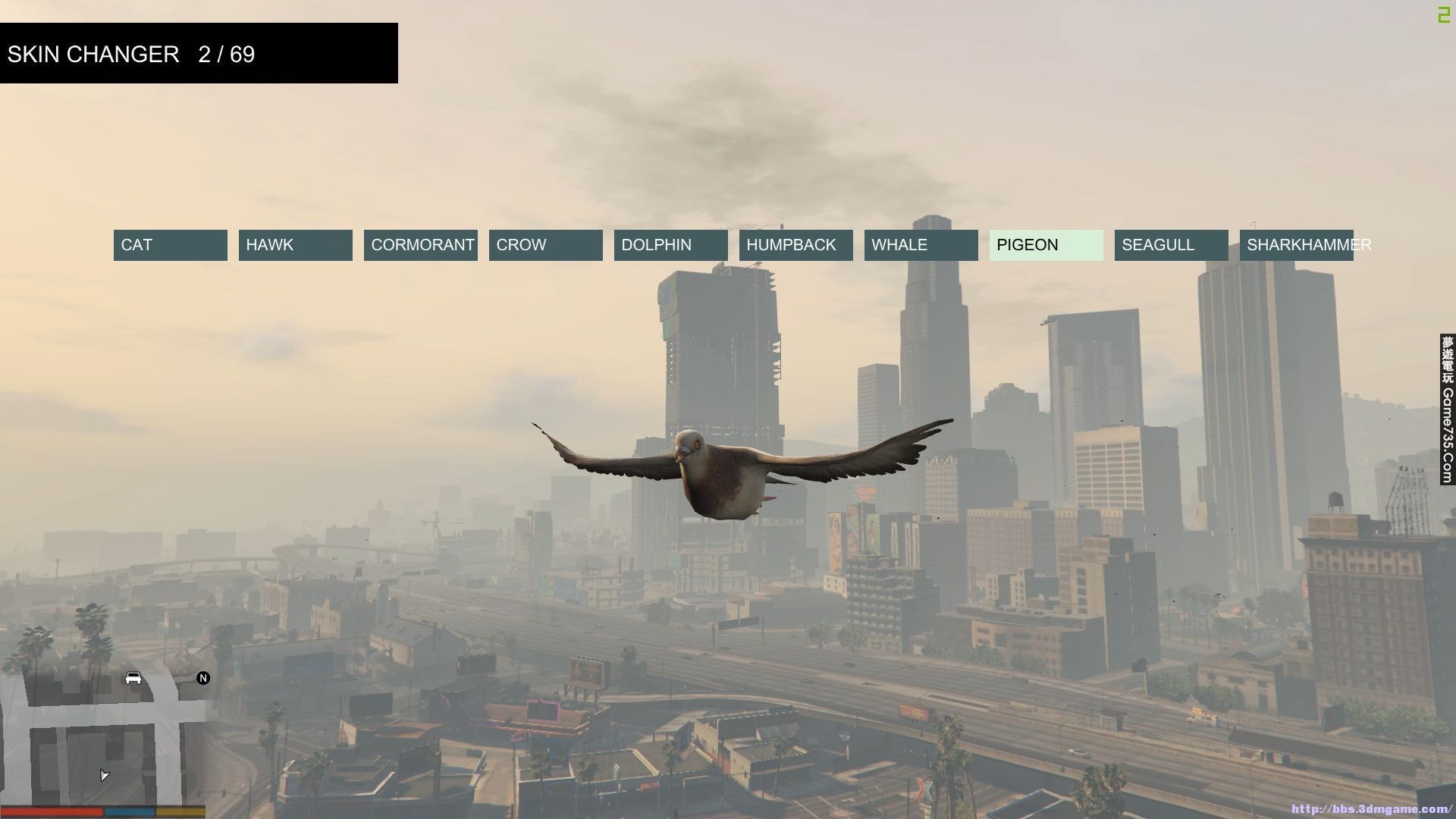The image size is (1456, 819).
Task: Choose the HAWK skin
Action: click(x=296, y=245)
